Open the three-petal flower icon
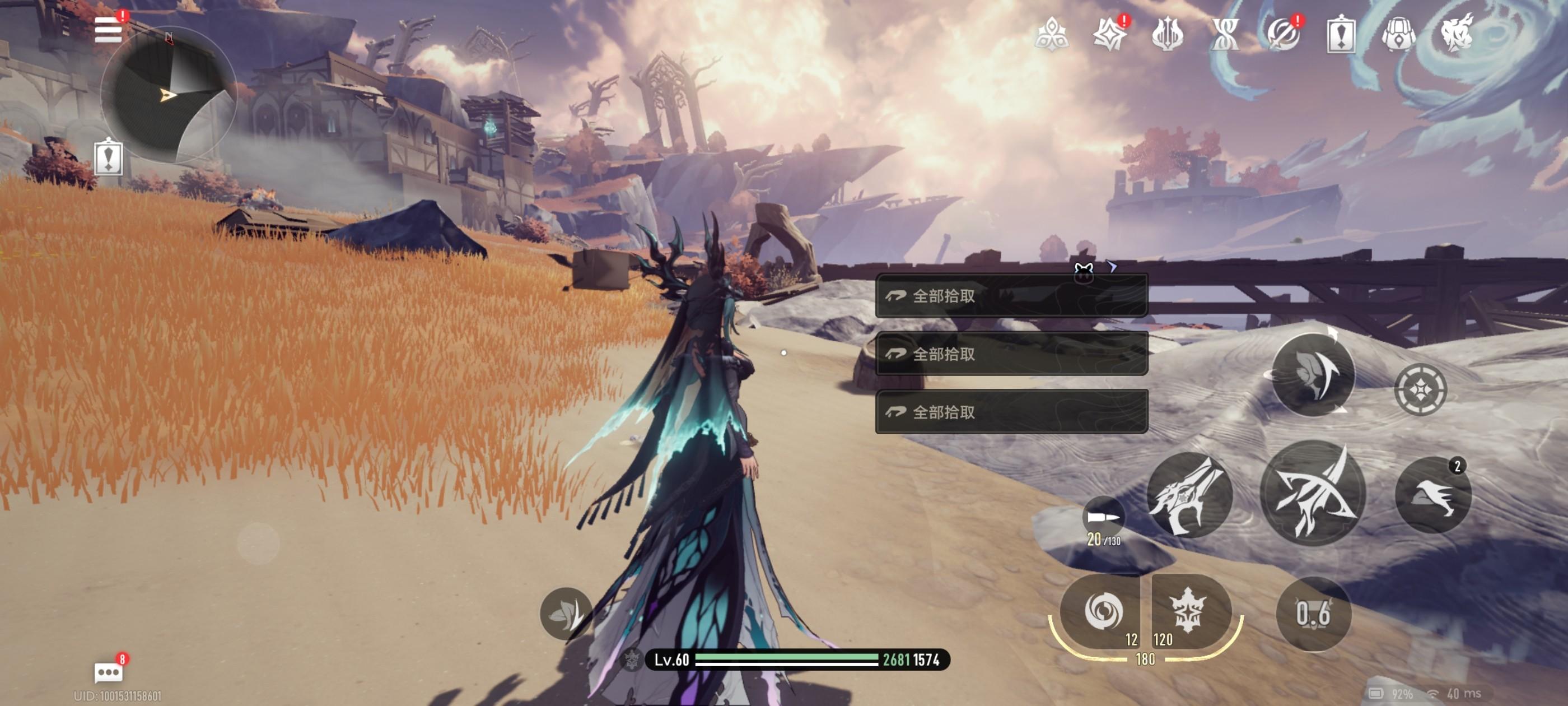The image size is (1568, 706). point(1051,34)
